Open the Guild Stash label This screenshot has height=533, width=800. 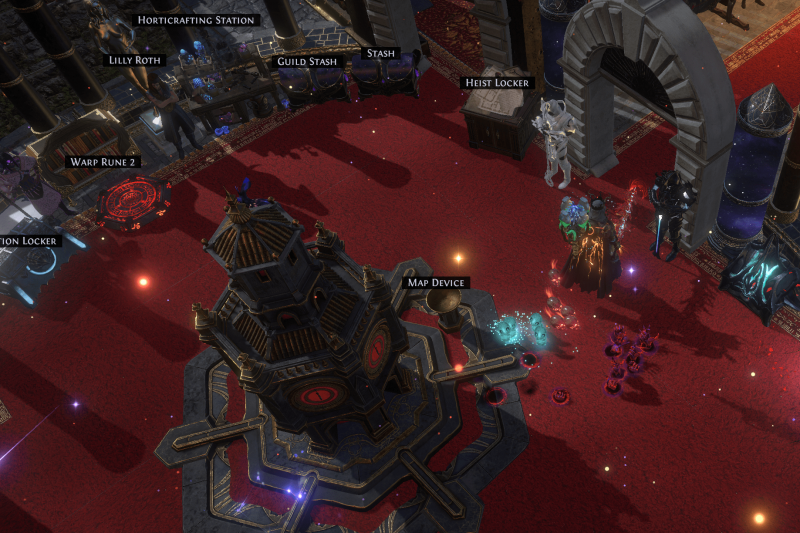[306, 62]
